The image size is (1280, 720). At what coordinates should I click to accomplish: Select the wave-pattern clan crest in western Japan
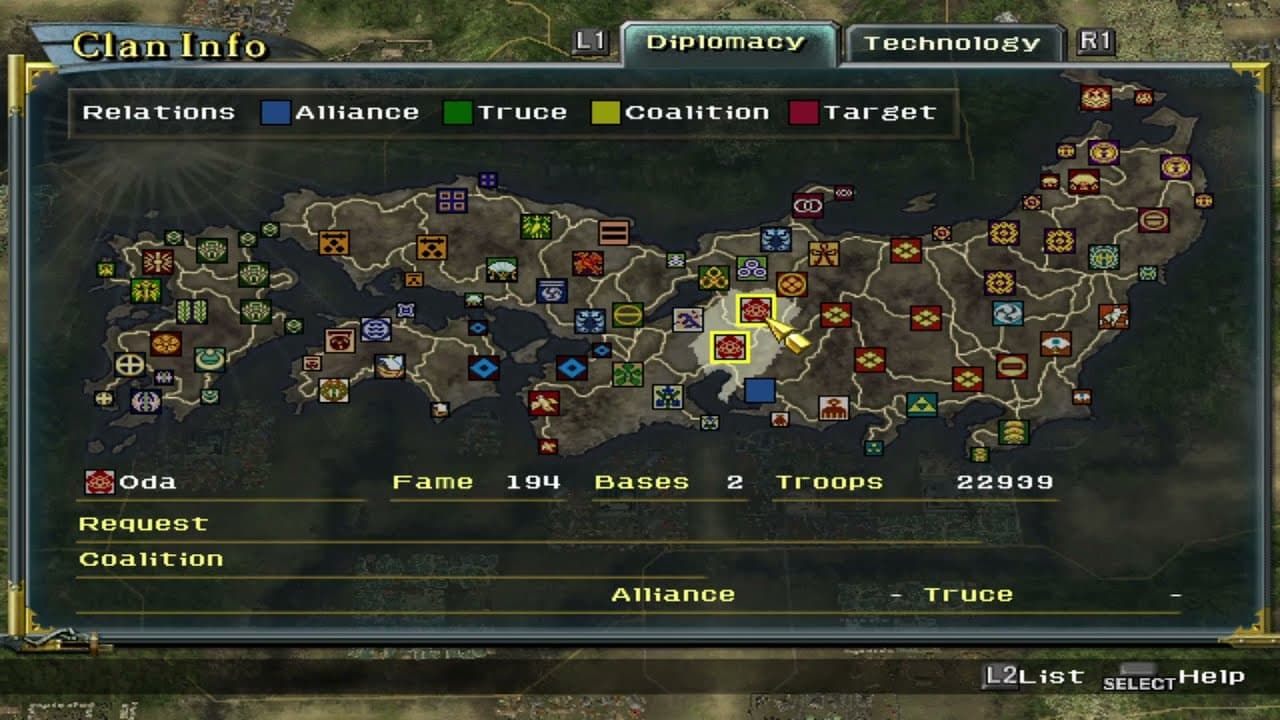point(375,327)
